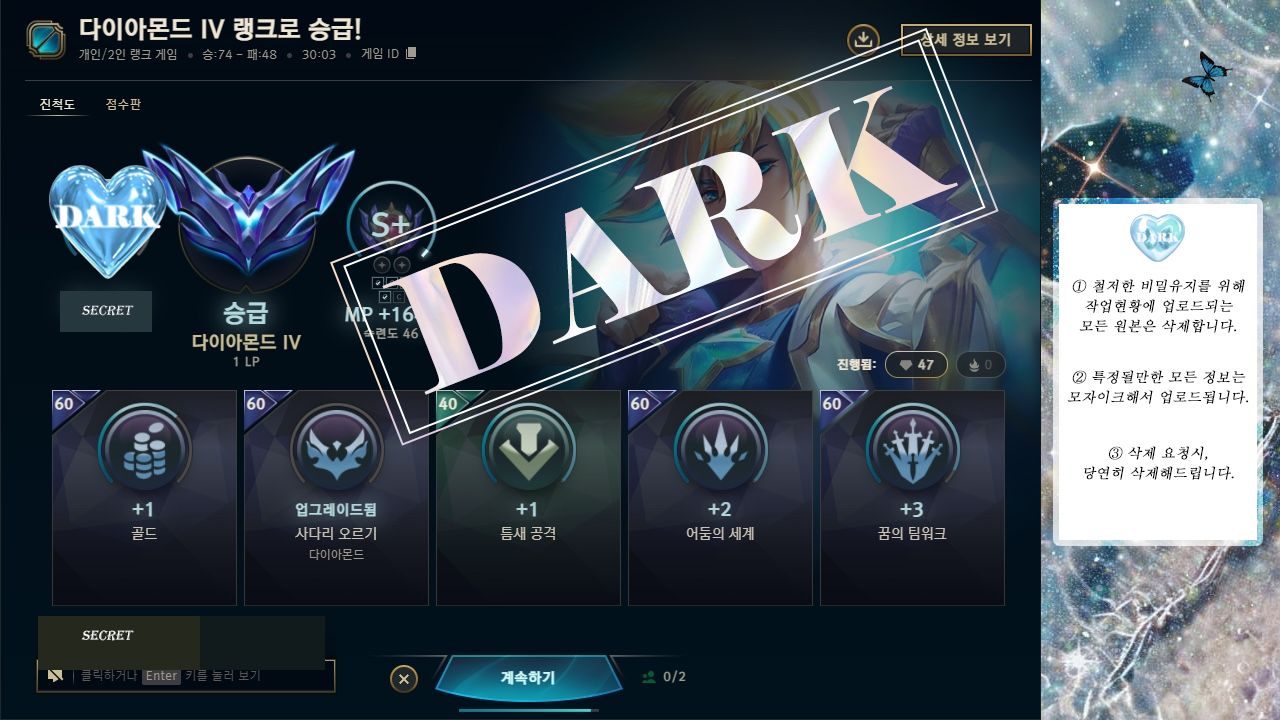Close the post-game screen with X button
This screenshot has height=720, width=1280.
[x=403, y=679]
